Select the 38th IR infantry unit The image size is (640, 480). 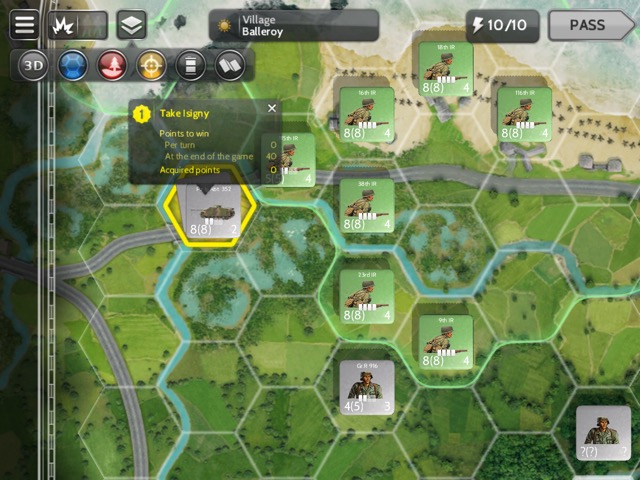pyautogui.click(x=365, y=205)
